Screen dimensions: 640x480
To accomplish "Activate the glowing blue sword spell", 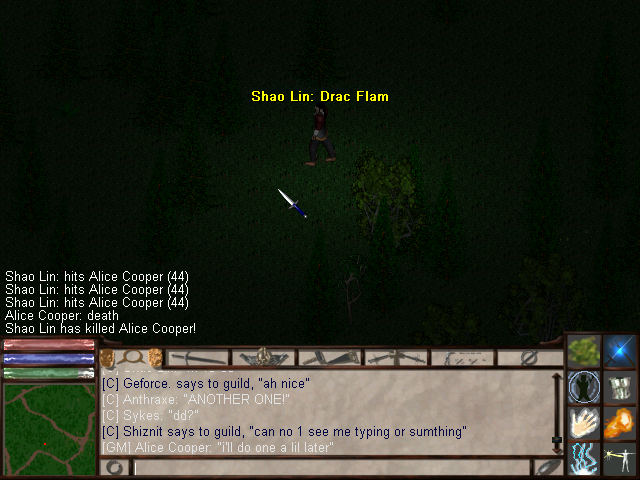I will [620, 351].
